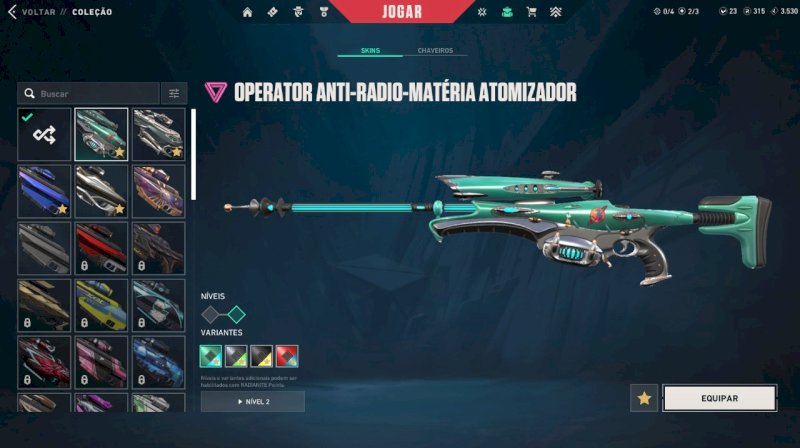The width and height of the screenshot is (800, 448).
Task: Type in the Buscar search field
Action: click(x=95, y=93)
